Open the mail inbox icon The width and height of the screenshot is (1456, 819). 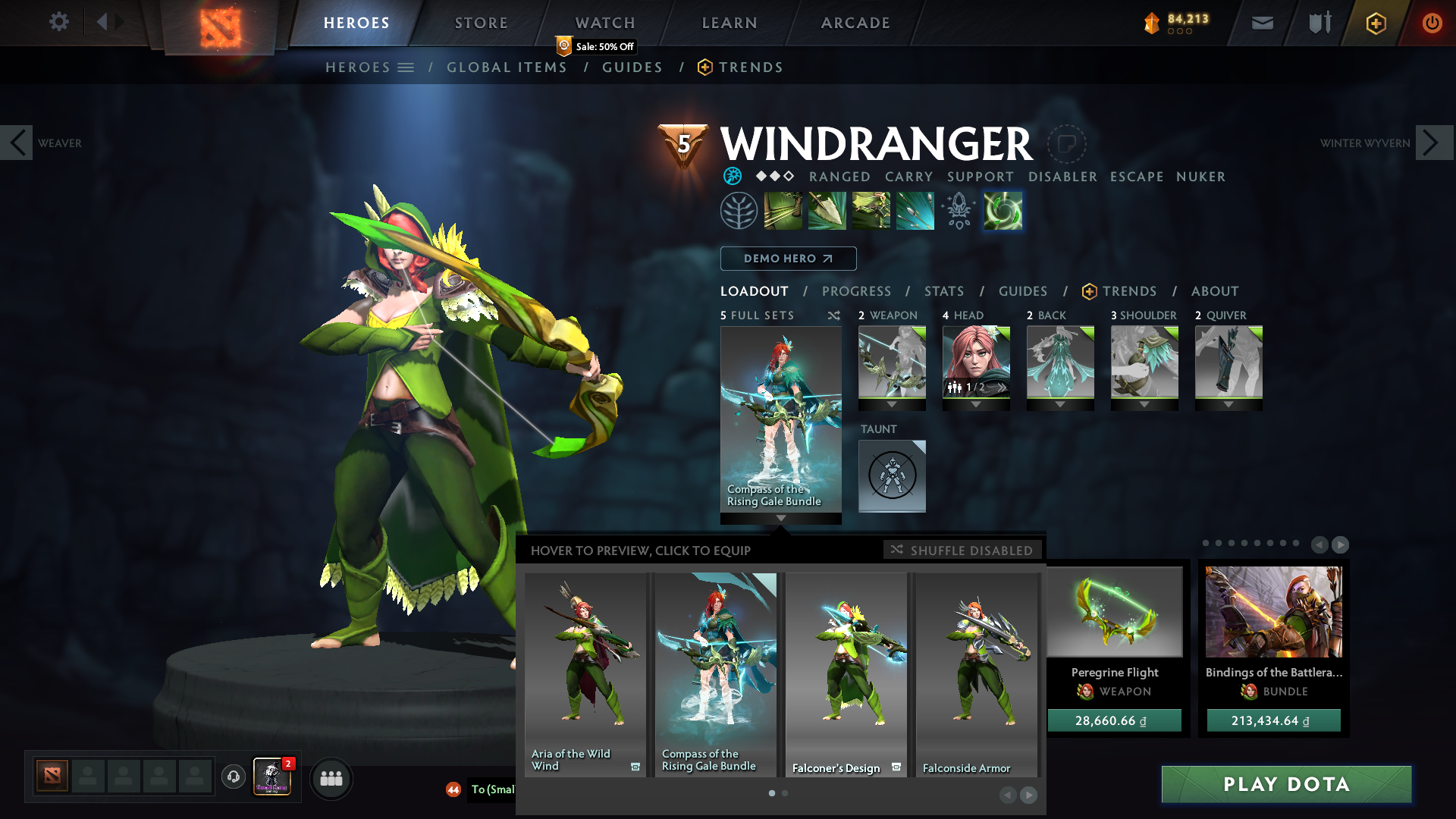pos(1262,23)
